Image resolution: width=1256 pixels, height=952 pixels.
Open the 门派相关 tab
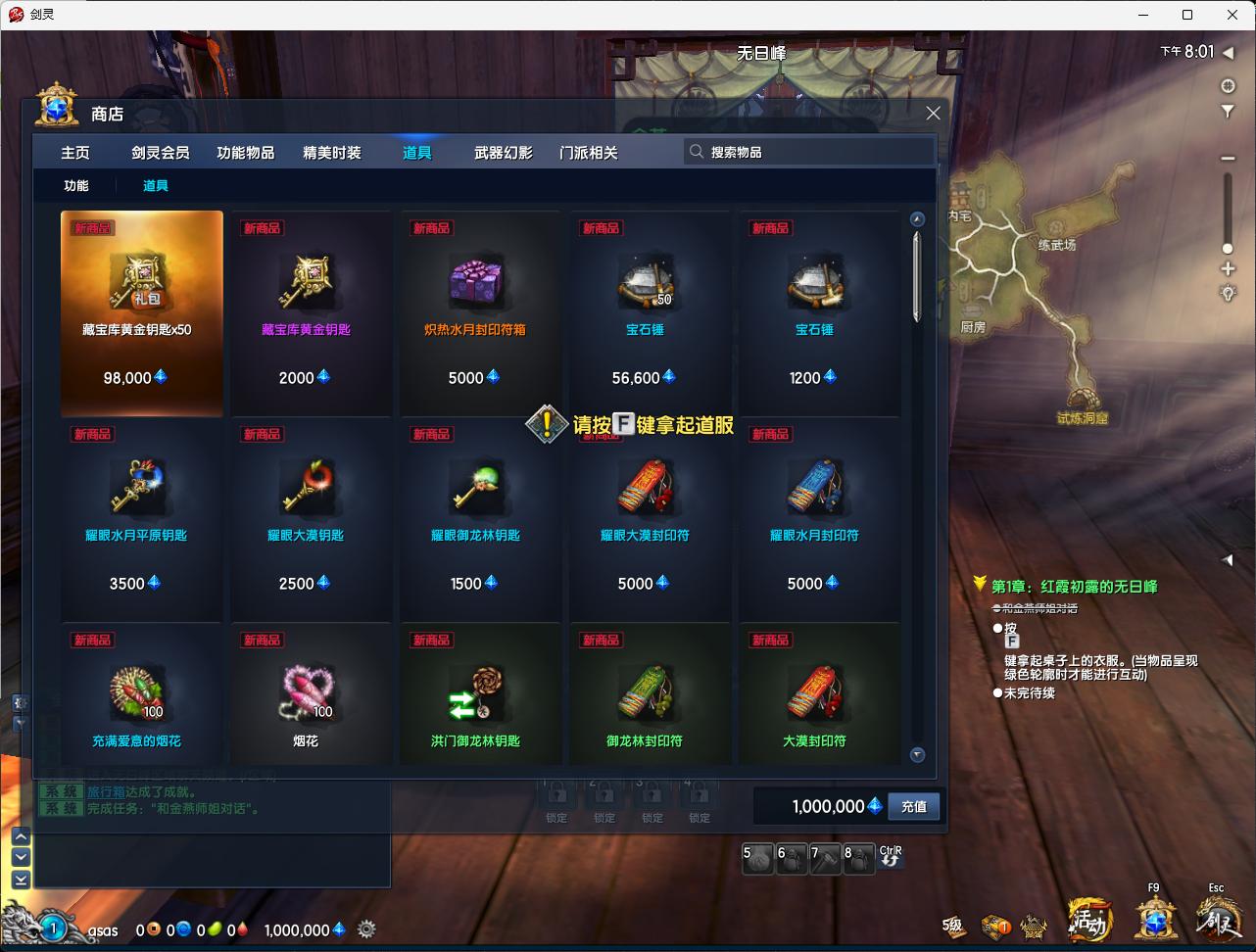[589, 153]
